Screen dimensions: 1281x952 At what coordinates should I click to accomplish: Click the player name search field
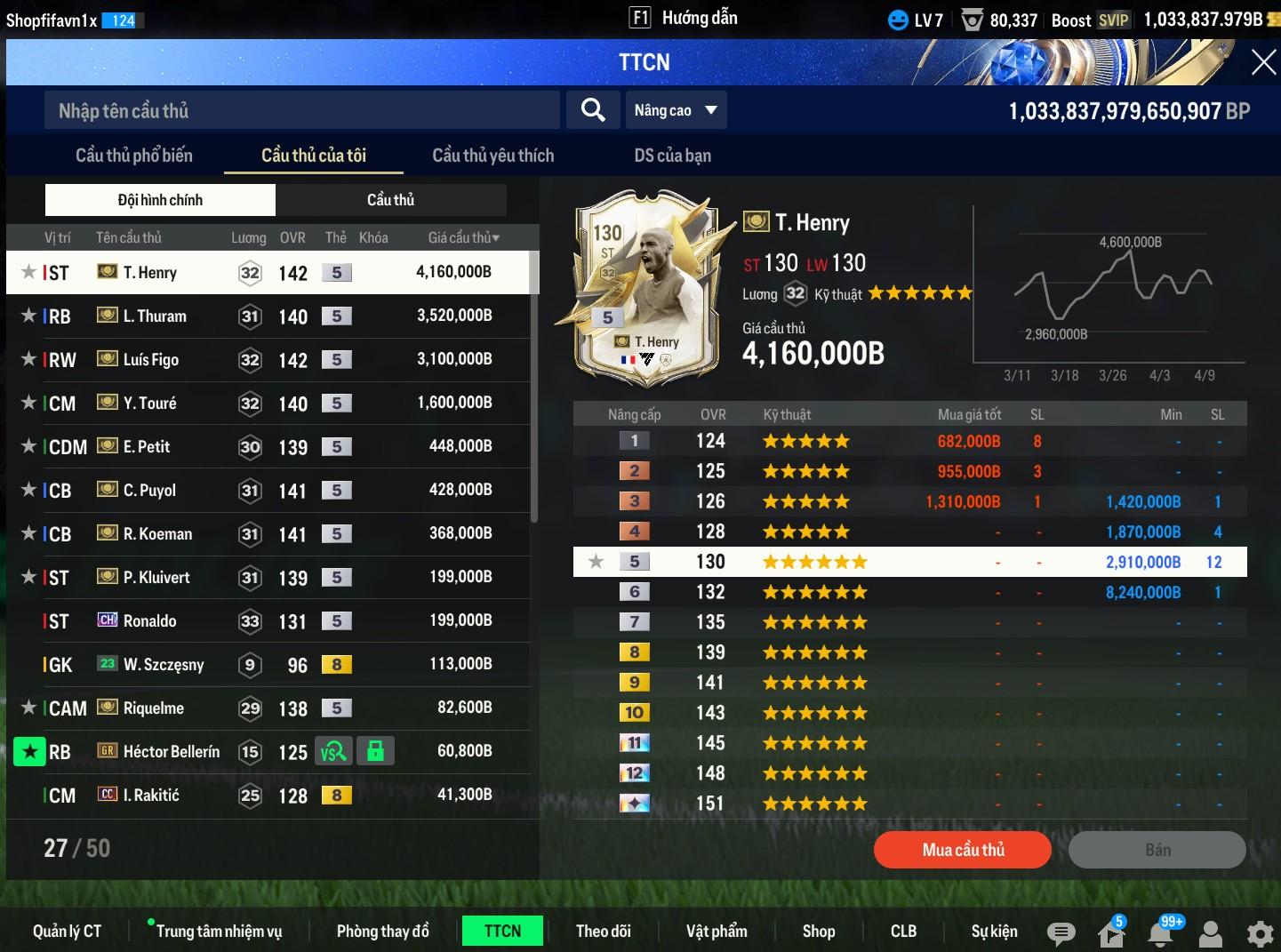coord(302,110)
